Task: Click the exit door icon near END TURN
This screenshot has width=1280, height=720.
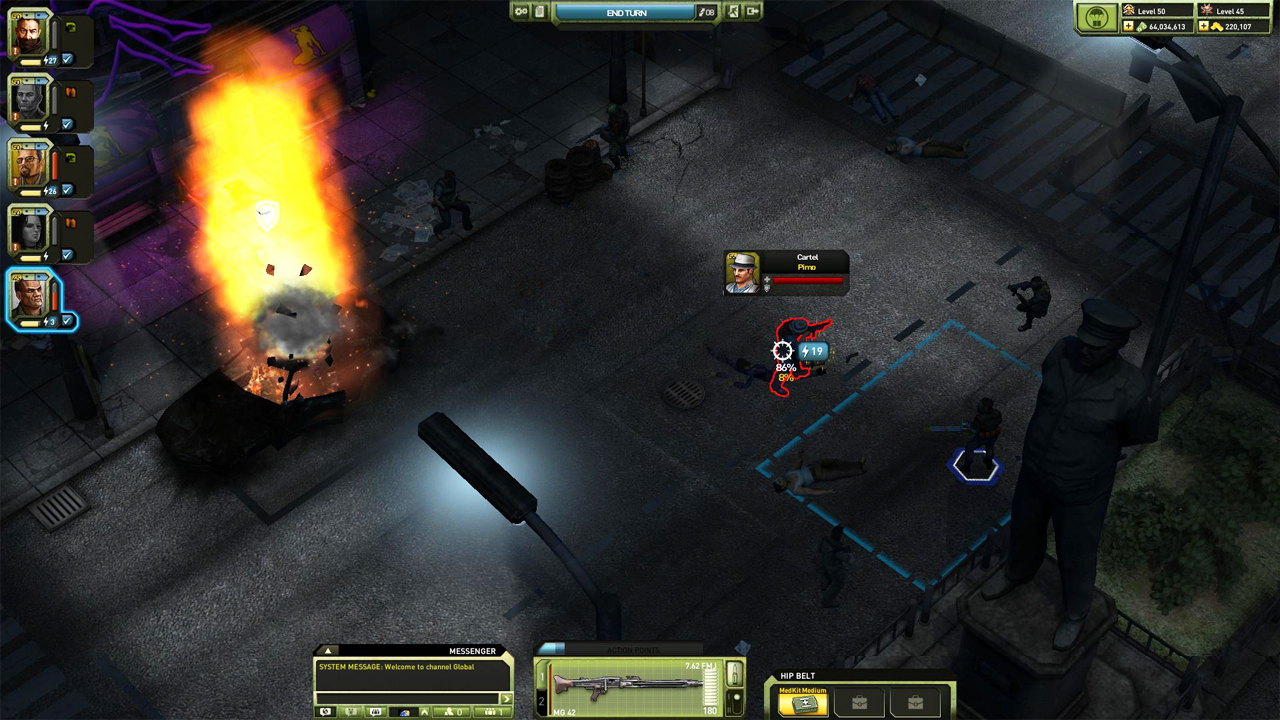Action: (x=753, y=11)
